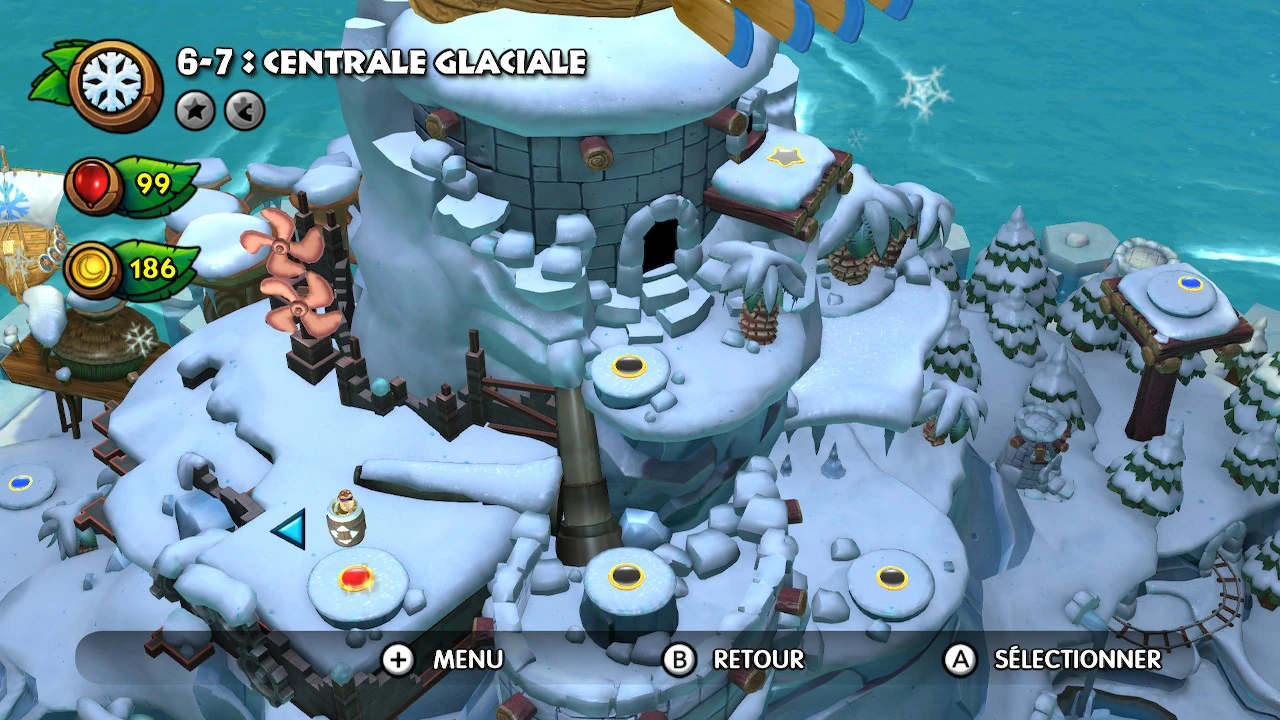Select the red current level node

355,578
